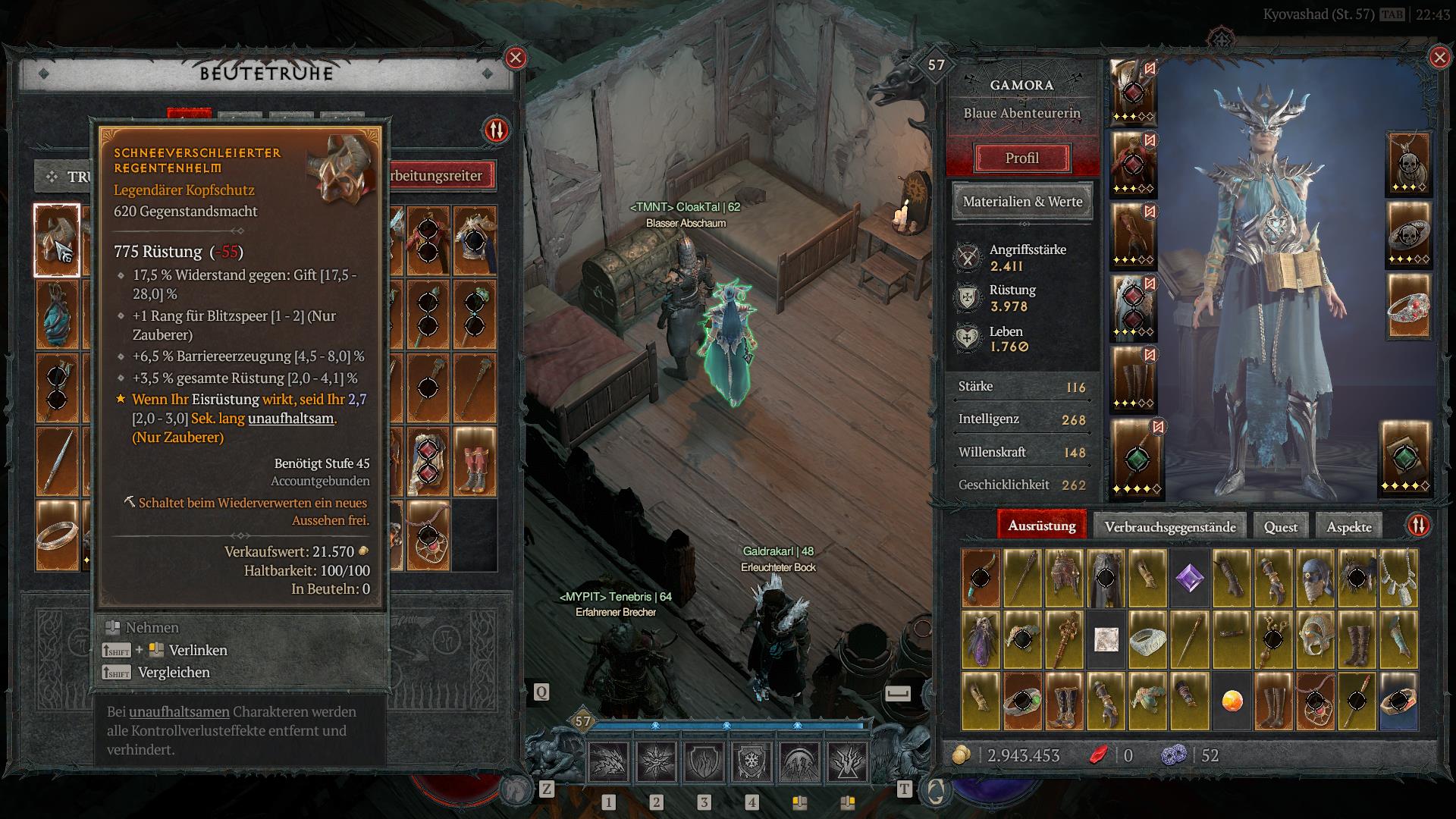Image resolution: width=1456 pixels, height=819 pixels.
Task: Close the Beutetruhe stash window
Action: (516, 58)
